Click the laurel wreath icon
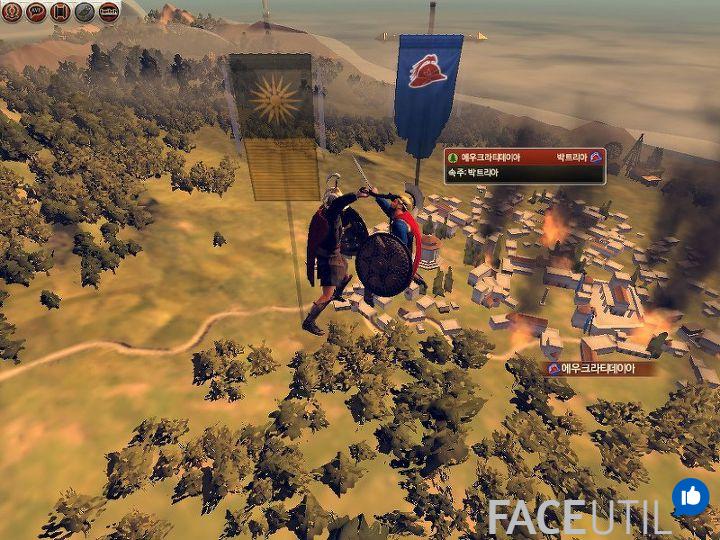The height and width of the screenshot is (540, 720). pos(11,12)
